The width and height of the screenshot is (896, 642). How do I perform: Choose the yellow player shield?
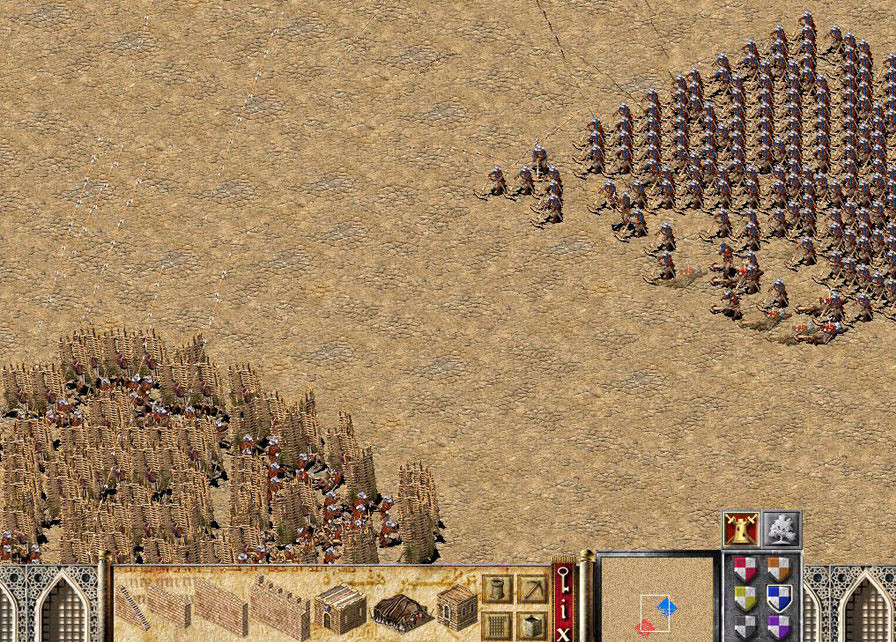(x=745, y=598)
